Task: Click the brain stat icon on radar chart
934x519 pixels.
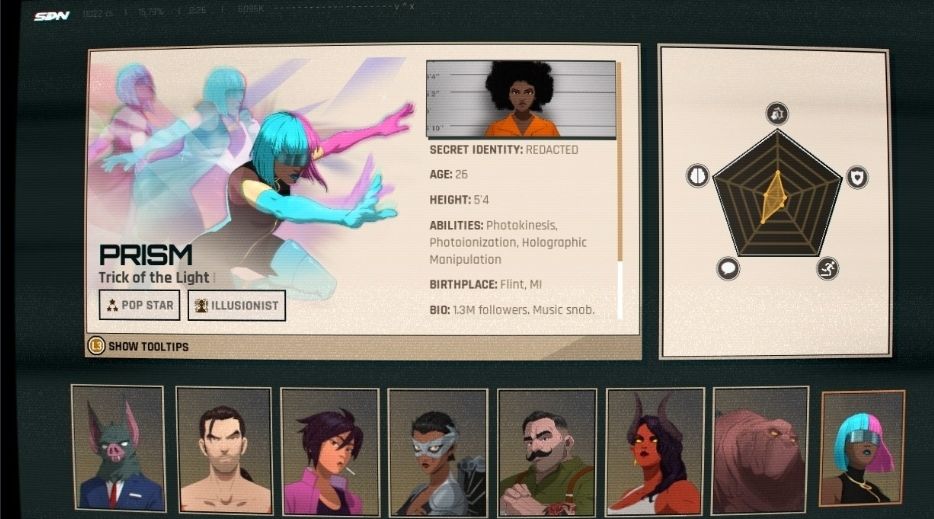Action: click(x=697, y=176)
